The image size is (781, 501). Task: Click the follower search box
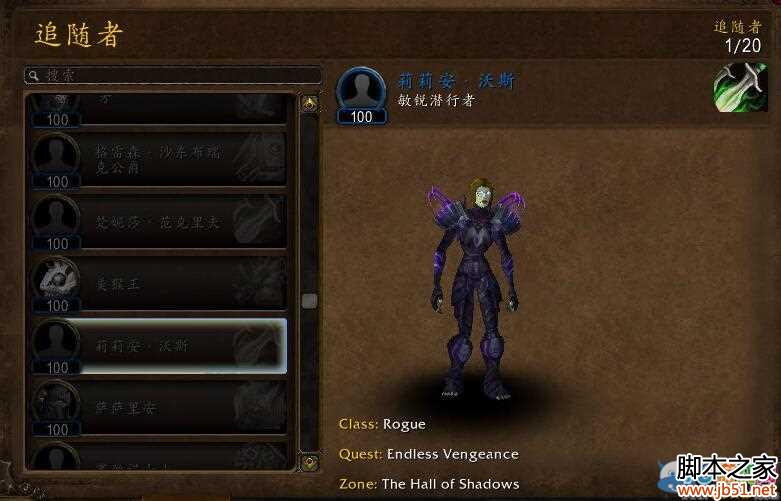(x=172, y=75)
